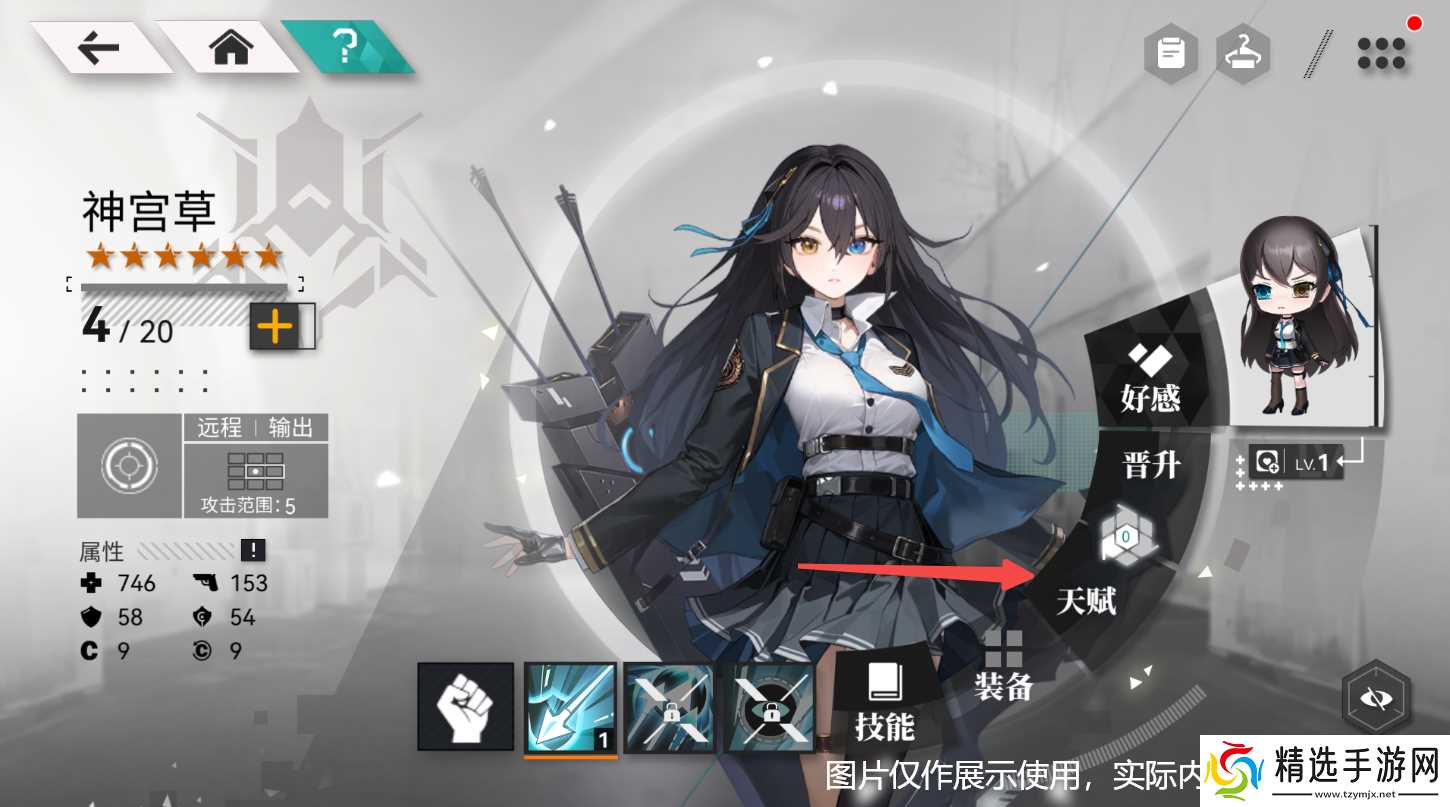Select the glowing arrow skill icon

click(570, 707)
